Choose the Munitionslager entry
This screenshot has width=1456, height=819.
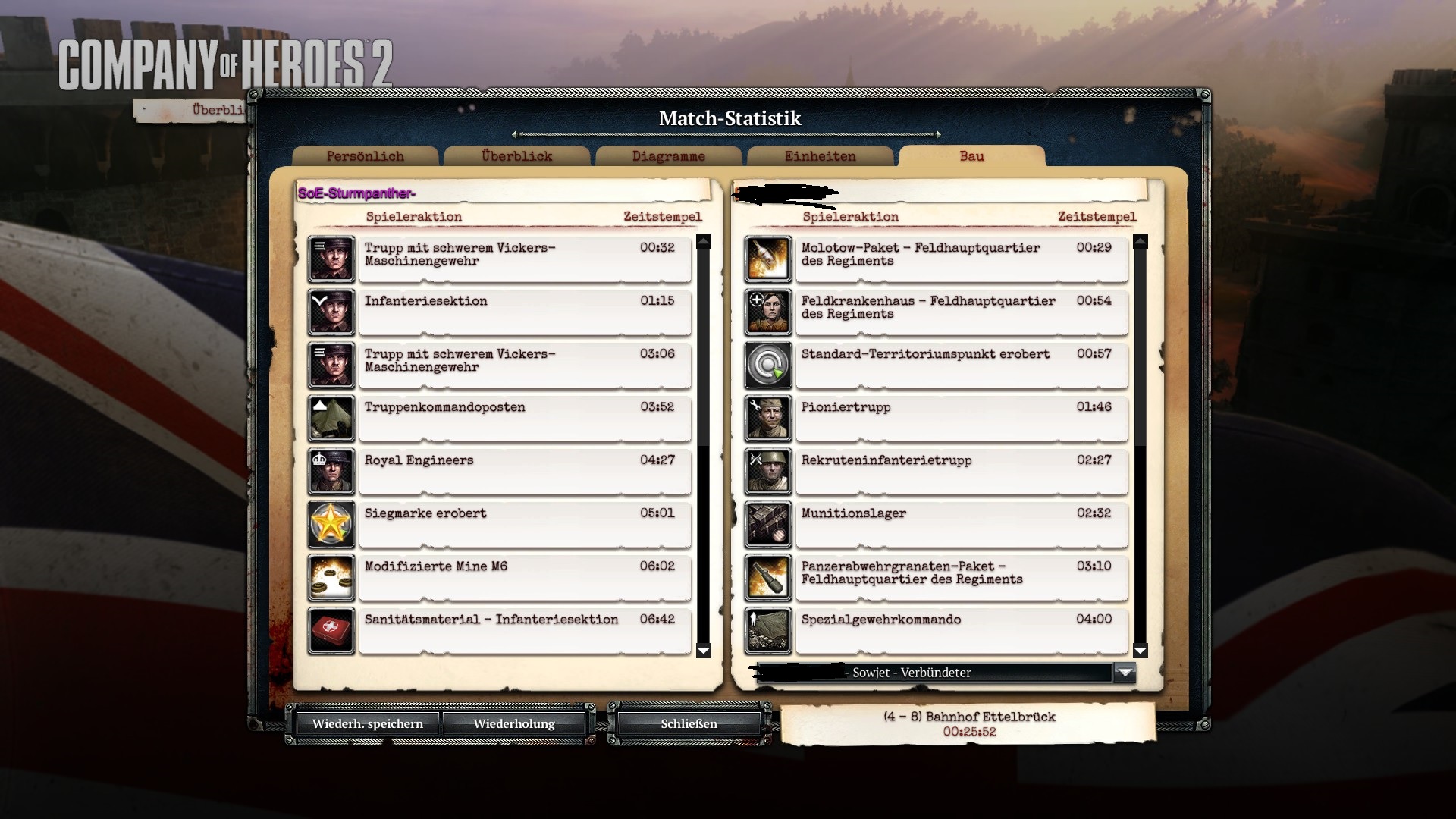960,524
